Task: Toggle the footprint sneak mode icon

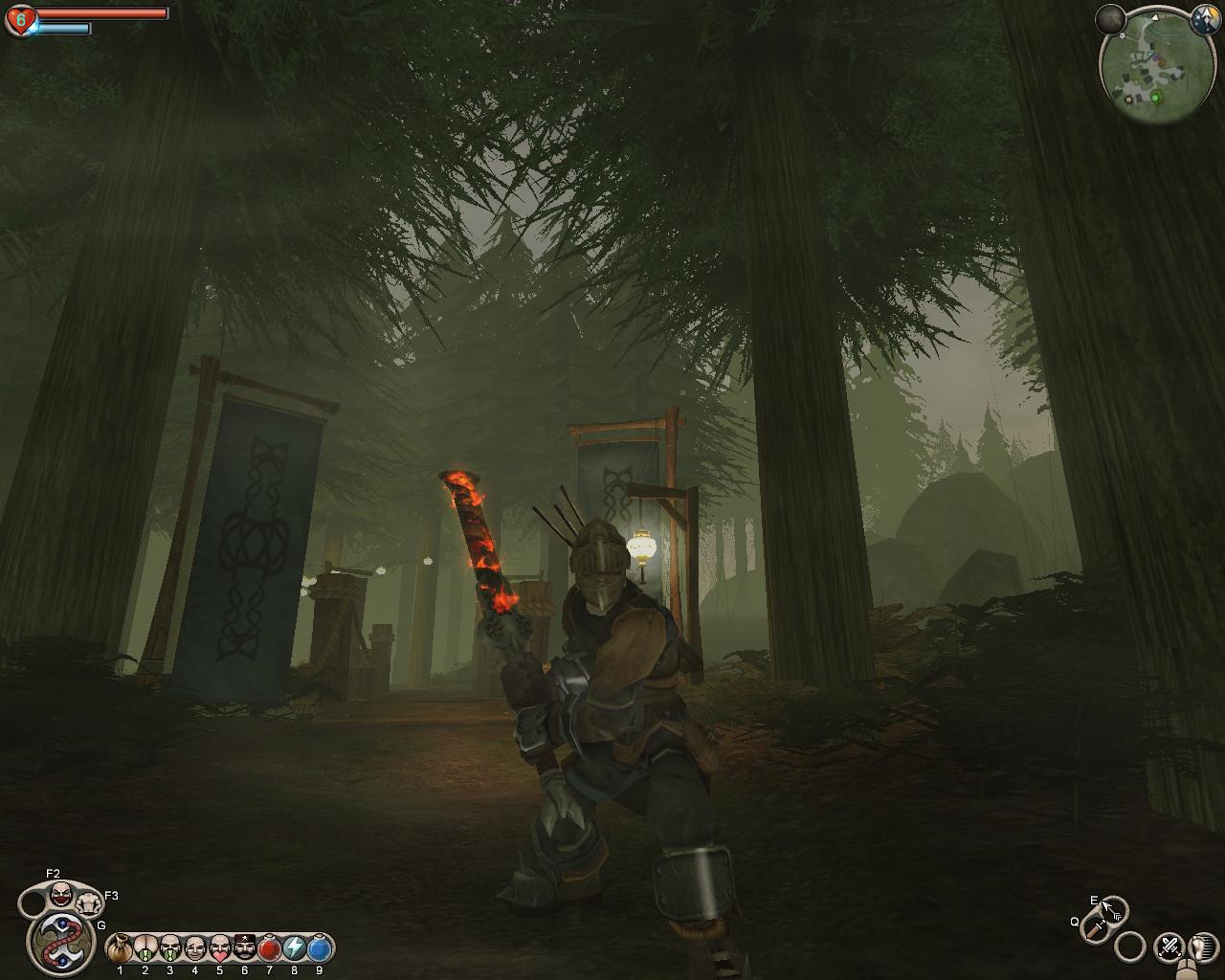Action: tap(1199, 947)
